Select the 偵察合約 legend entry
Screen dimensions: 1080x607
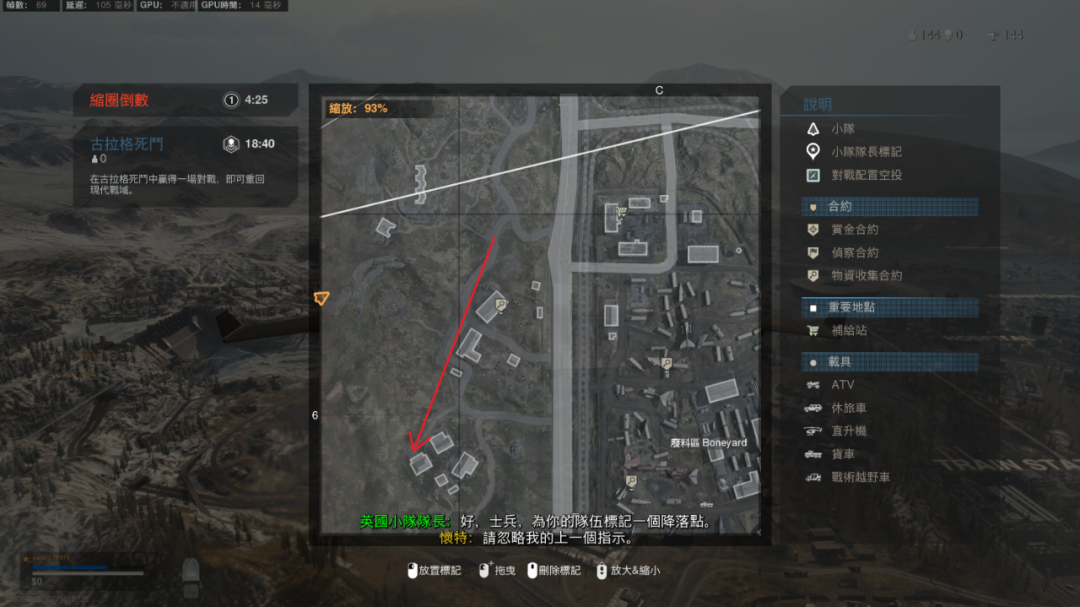coord(854,253)
